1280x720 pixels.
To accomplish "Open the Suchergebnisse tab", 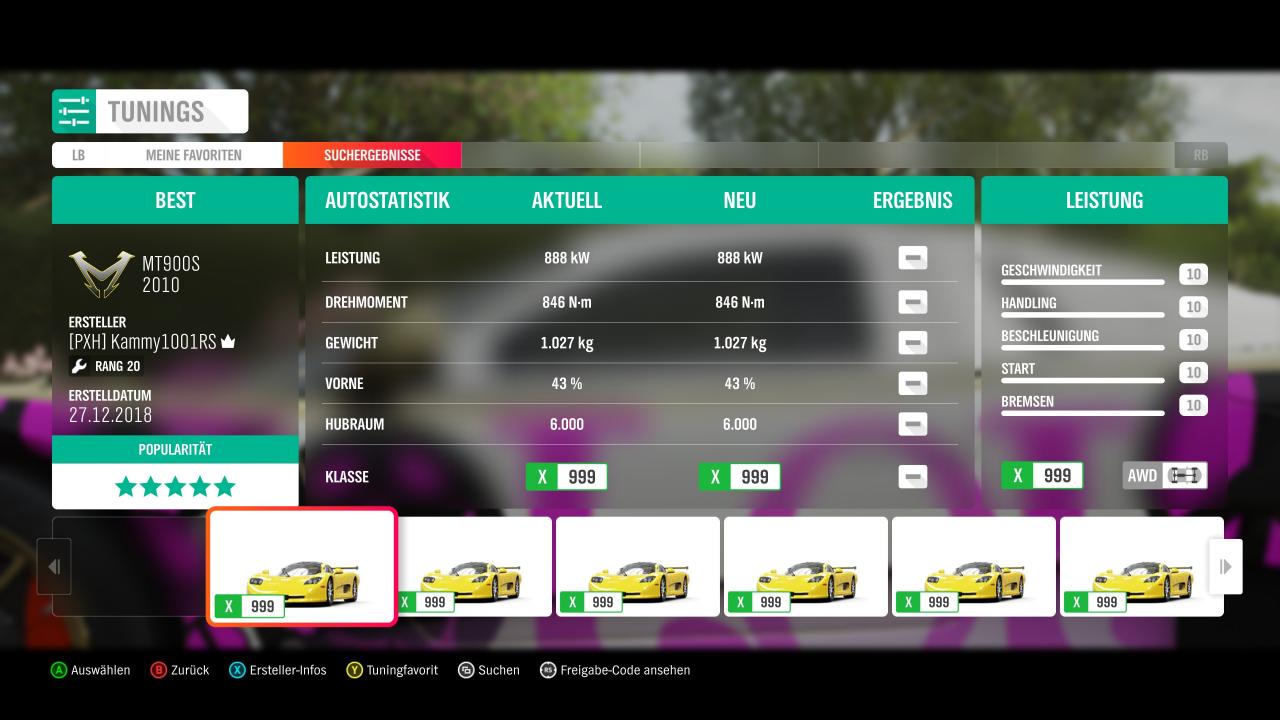I will tap(372, 155).
